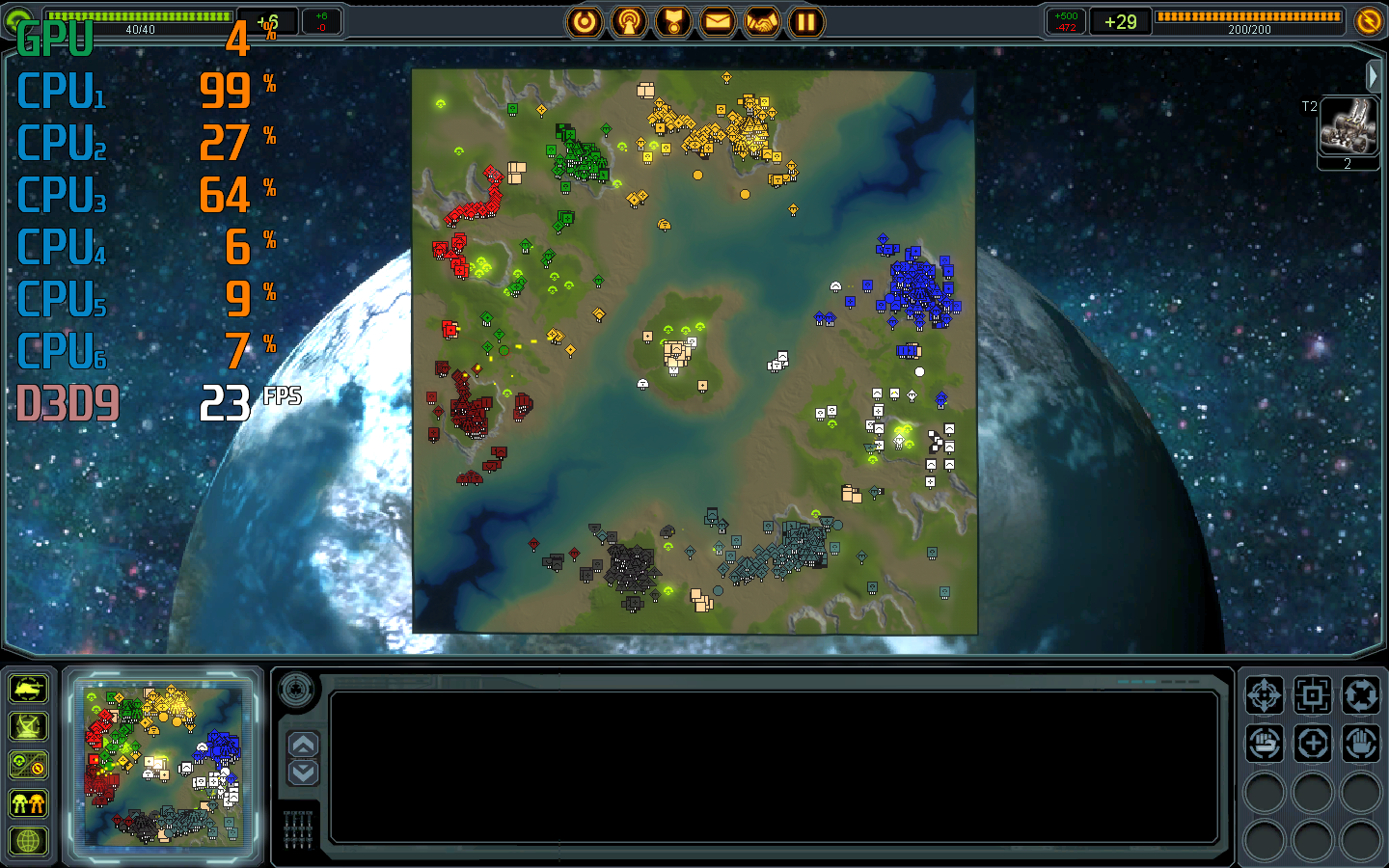The image size is (1389, 868).
Task: Click the radar beacon objectives button
Action: 629,21
